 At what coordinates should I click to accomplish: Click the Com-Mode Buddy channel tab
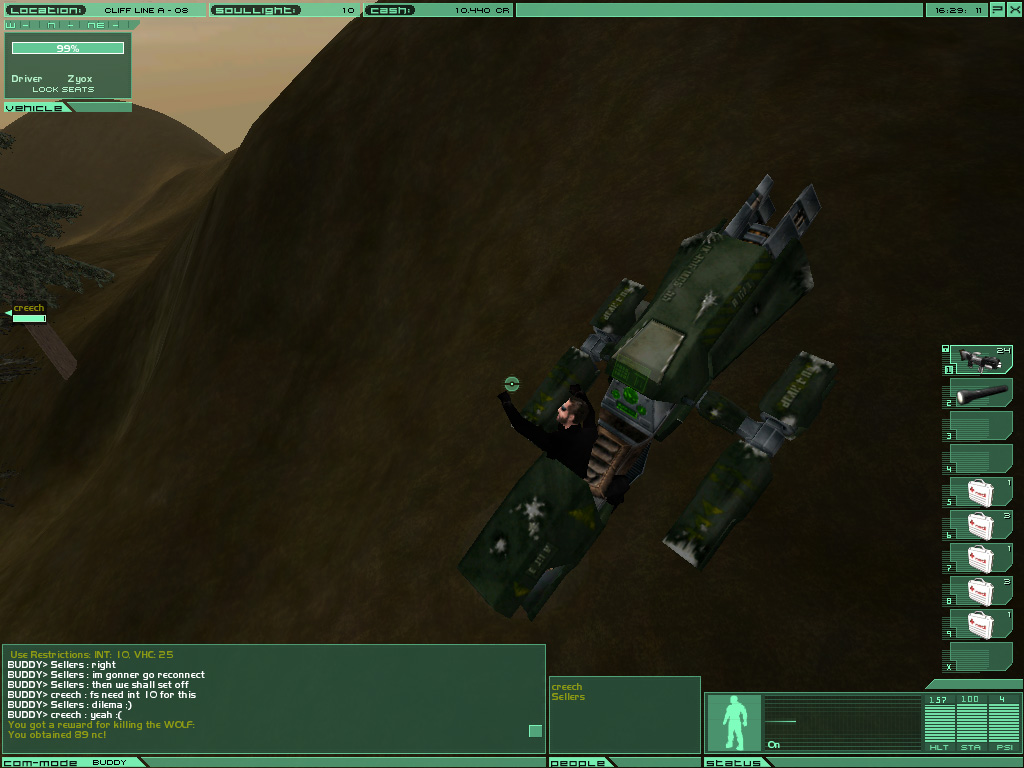pyautogui.click(x=70, y=762)
